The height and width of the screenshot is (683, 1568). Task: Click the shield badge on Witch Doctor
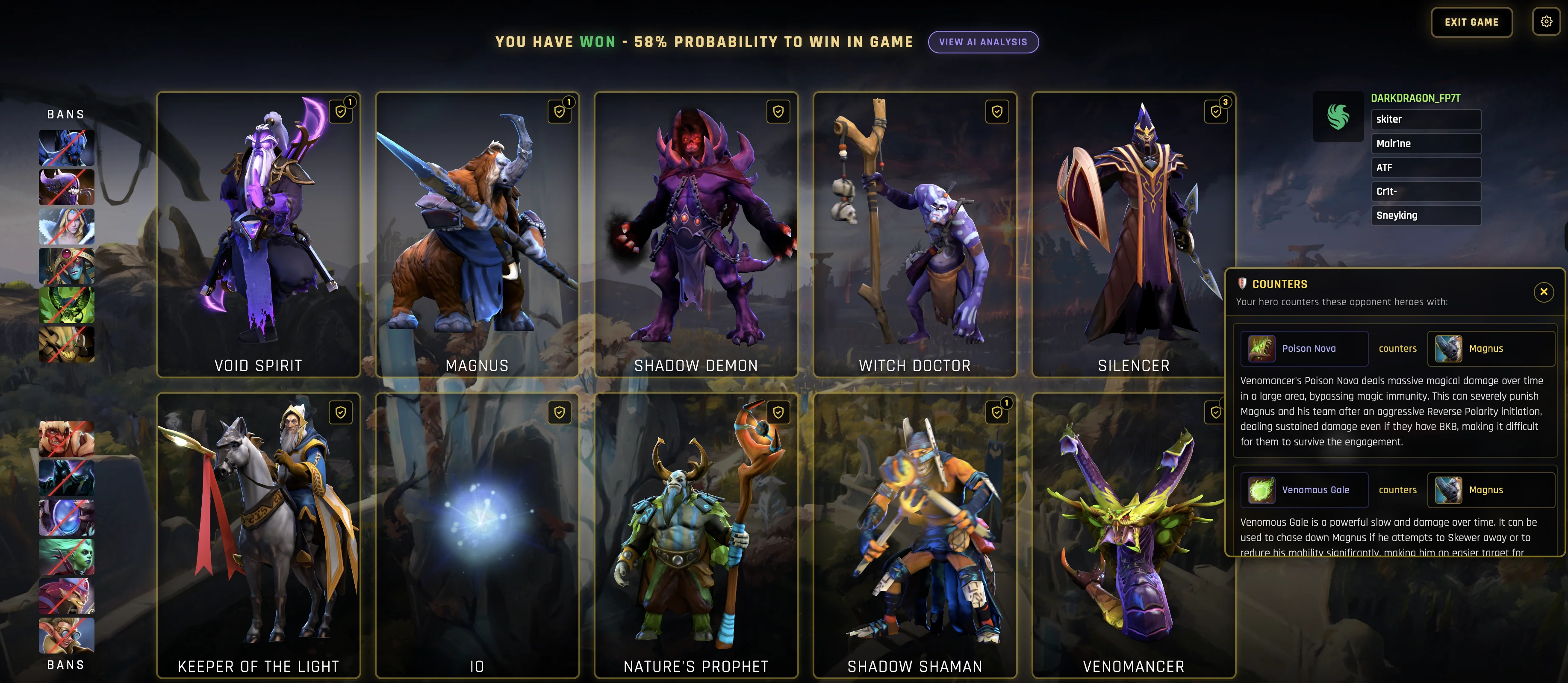coord(996,112)
